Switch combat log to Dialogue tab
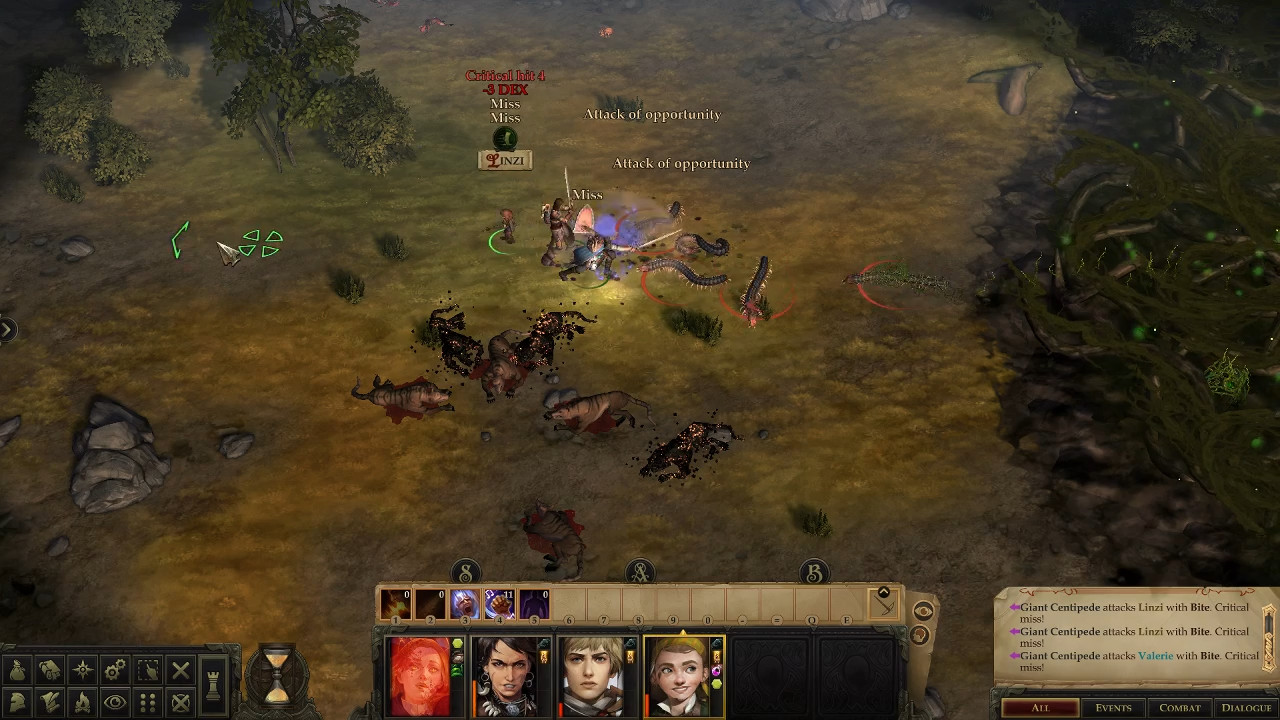This screenshot has width=1280, height=720. click(1246, 708)
